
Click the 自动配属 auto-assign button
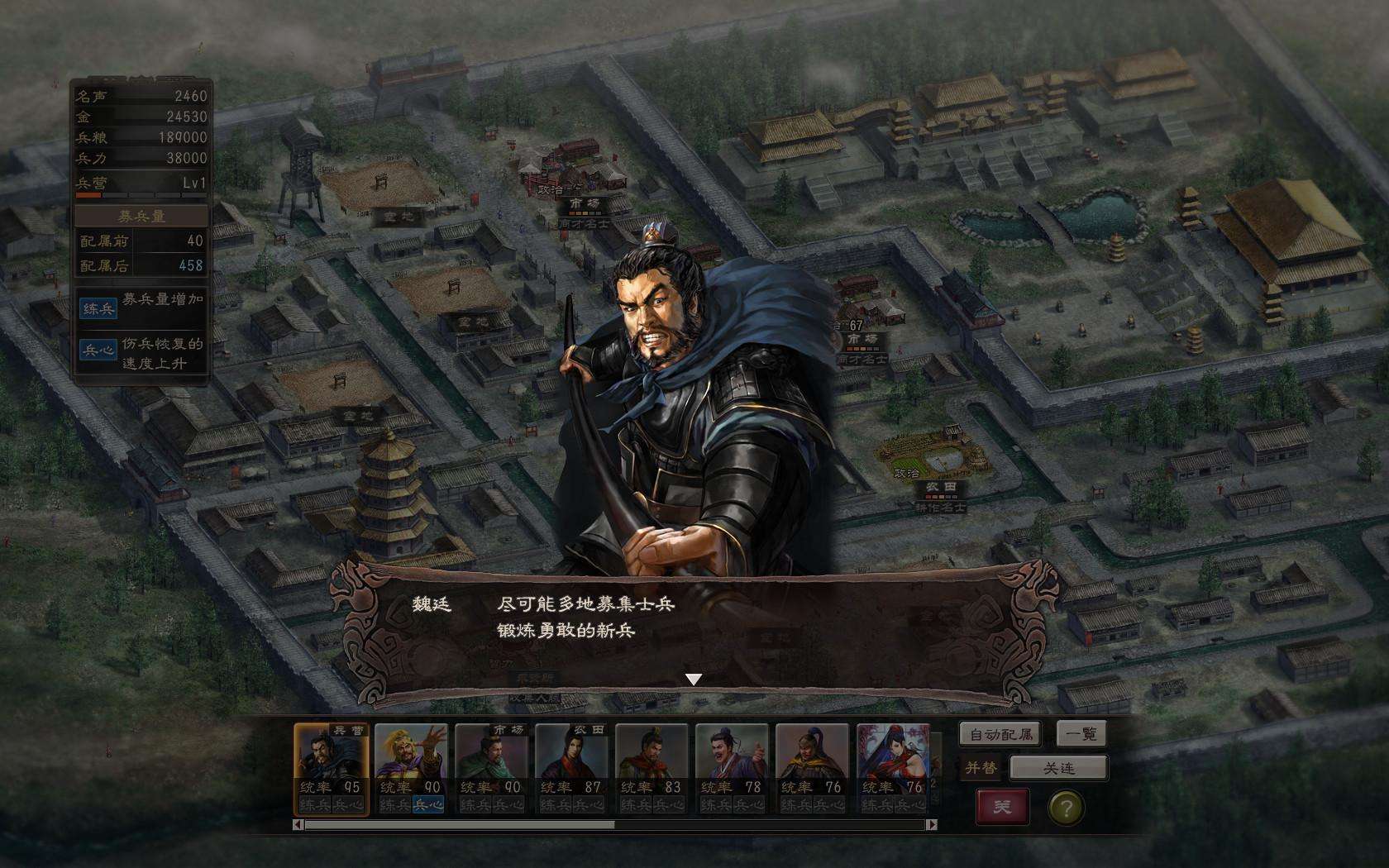1000,734
